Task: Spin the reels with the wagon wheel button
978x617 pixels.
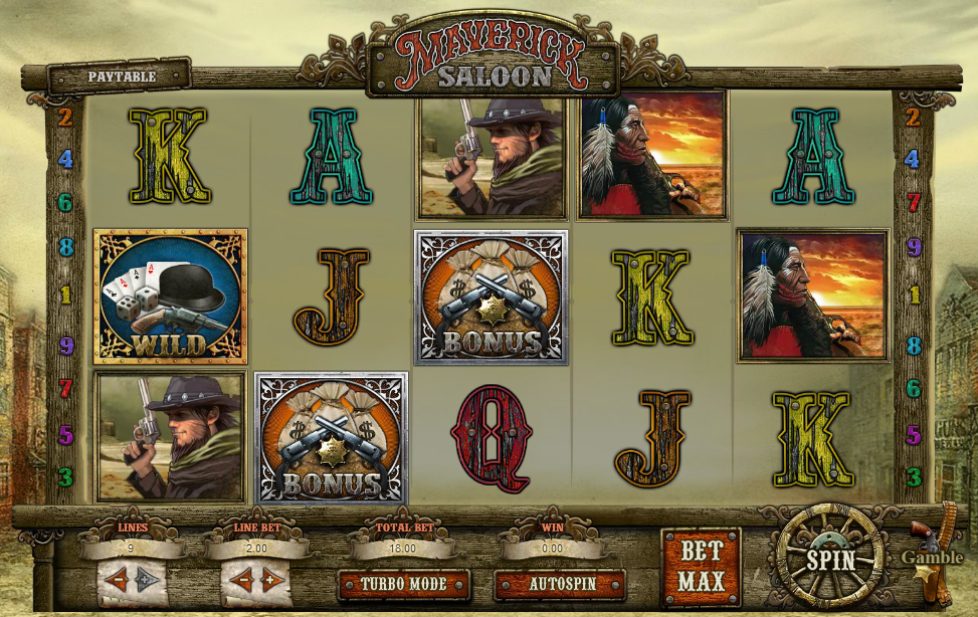Action: (830, 558)
